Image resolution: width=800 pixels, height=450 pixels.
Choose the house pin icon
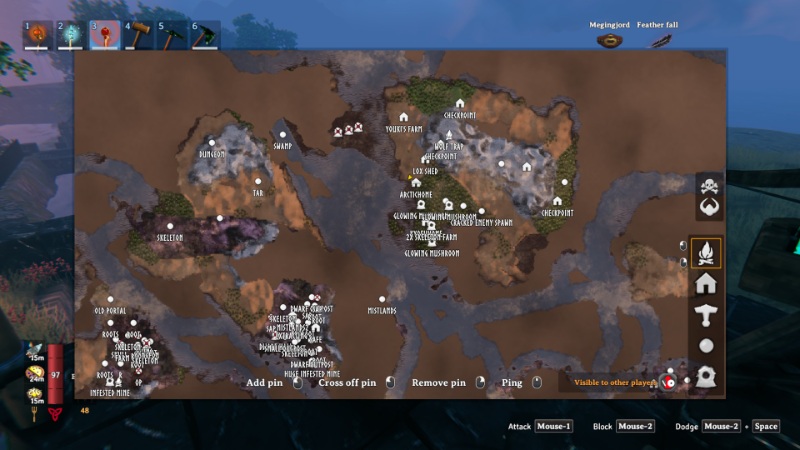[x=705, y=283]
